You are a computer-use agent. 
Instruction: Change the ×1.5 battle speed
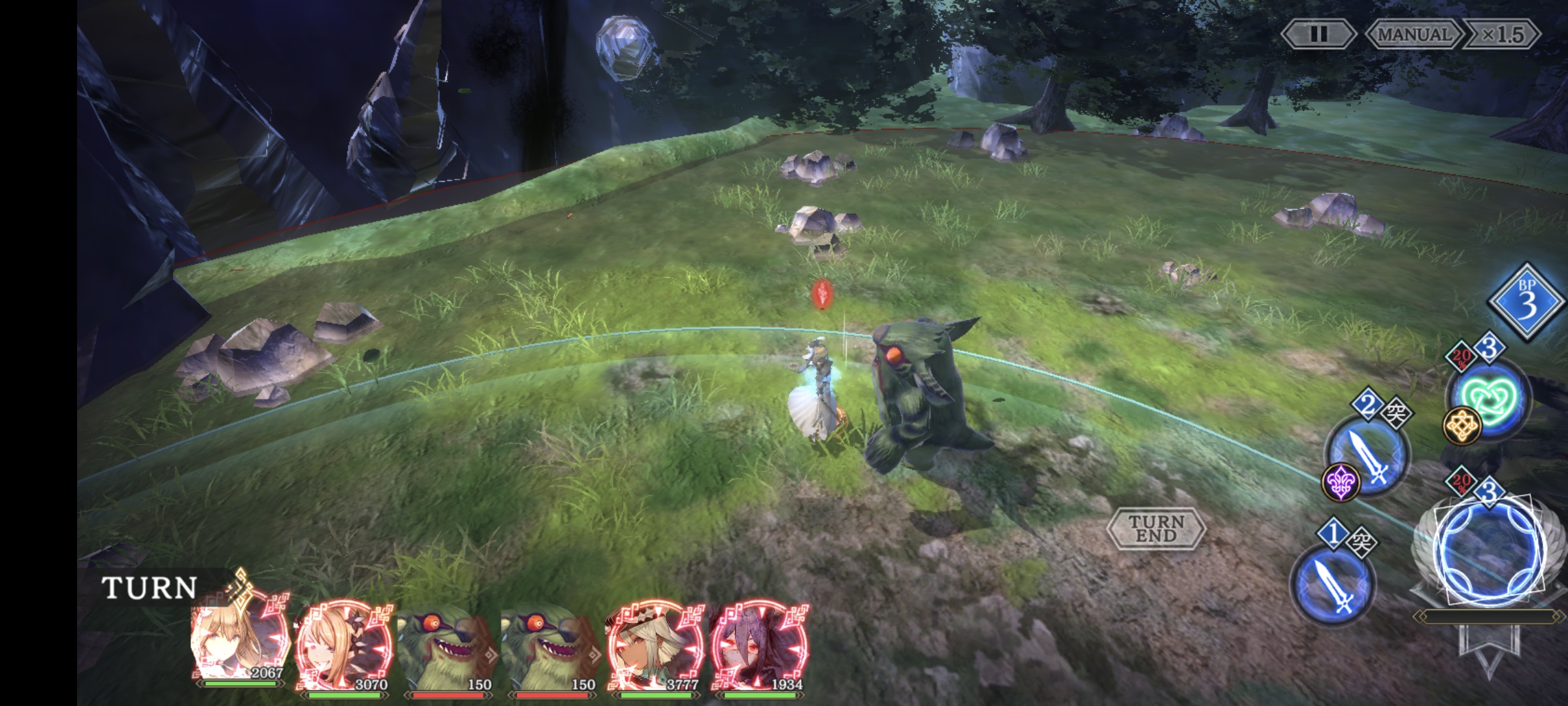[1502, 35]
